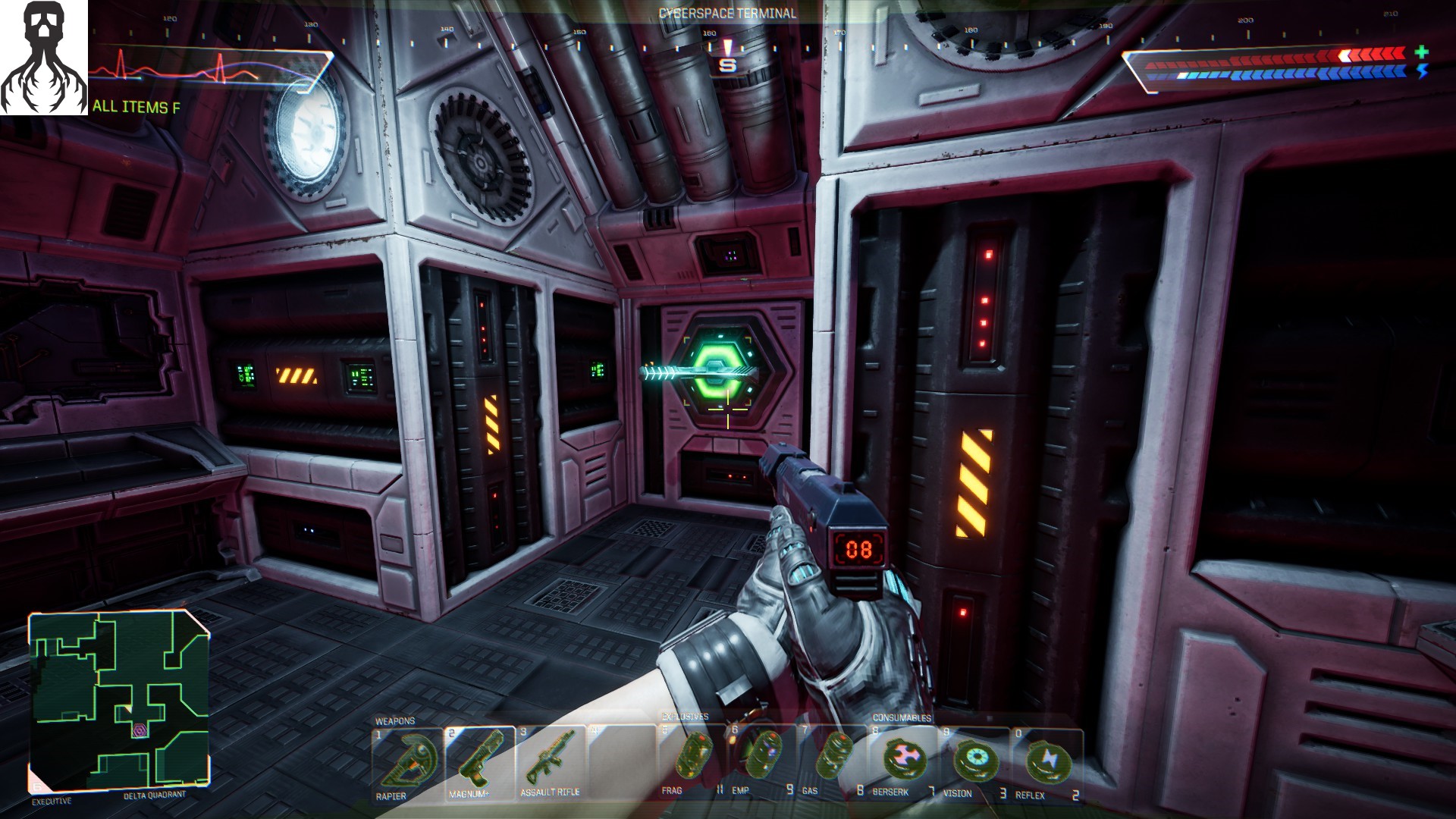
Task: Use the Reflex consumable patch
Action: click(1046, 761)
